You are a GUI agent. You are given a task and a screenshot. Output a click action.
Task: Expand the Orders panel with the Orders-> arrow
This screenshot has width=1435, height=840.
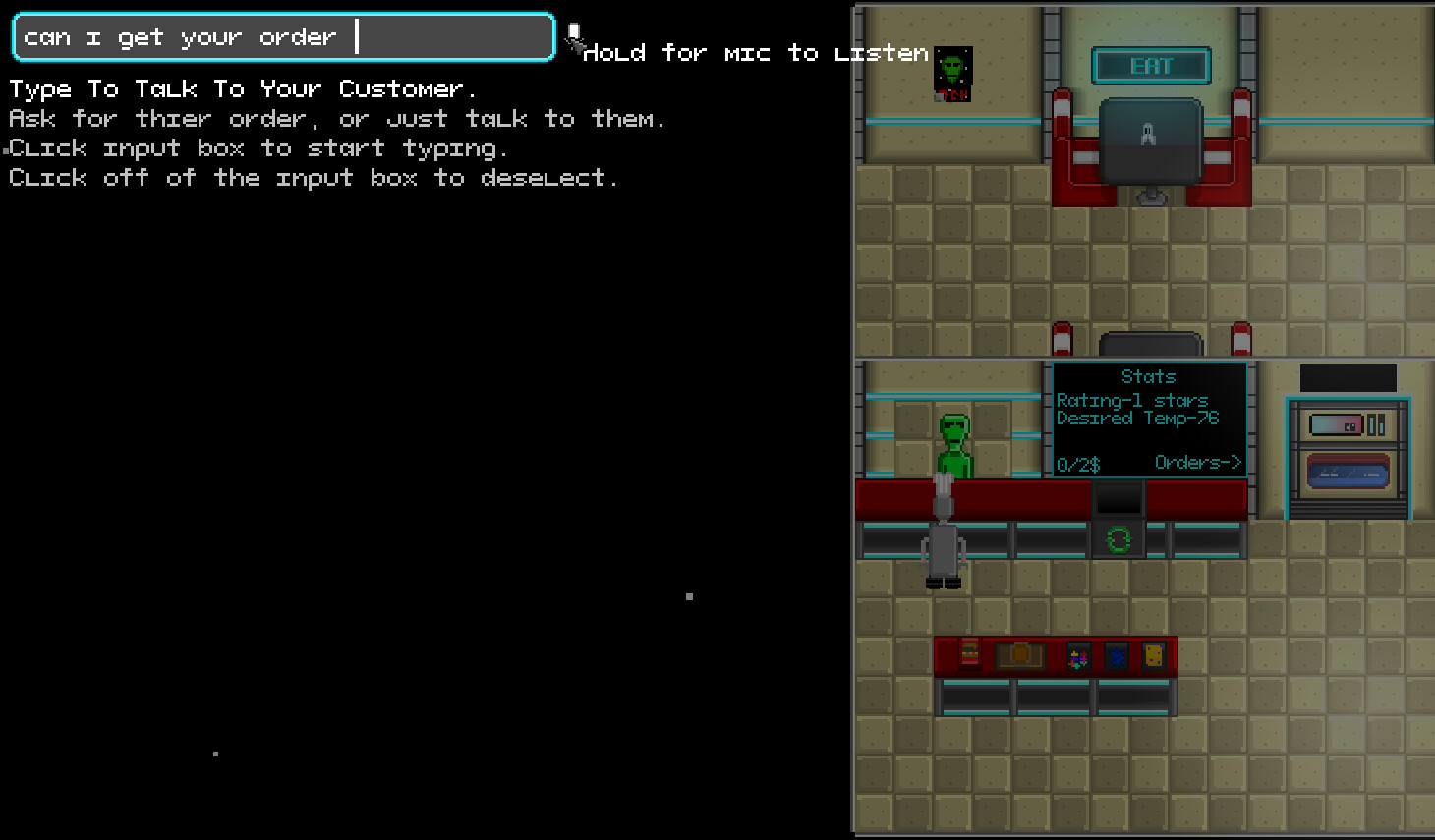(x=1198, y=461)
